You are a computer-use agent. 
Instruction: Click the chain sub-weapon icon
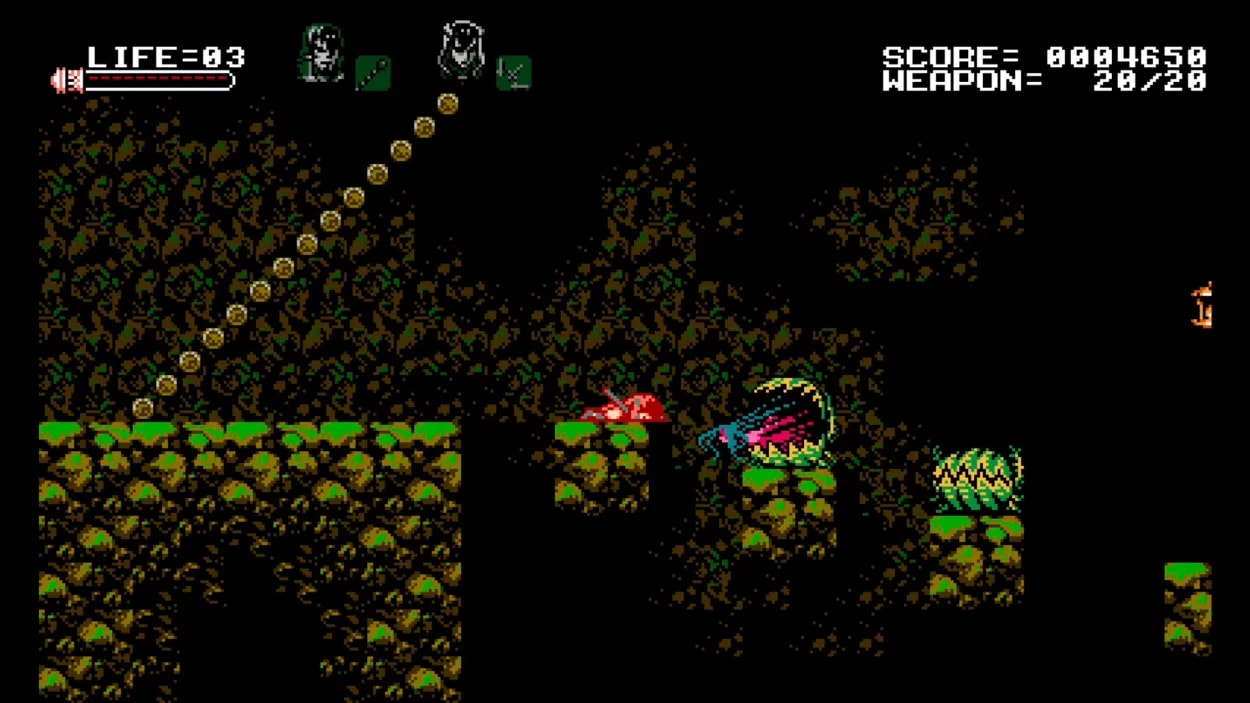(x=373, y=73)
